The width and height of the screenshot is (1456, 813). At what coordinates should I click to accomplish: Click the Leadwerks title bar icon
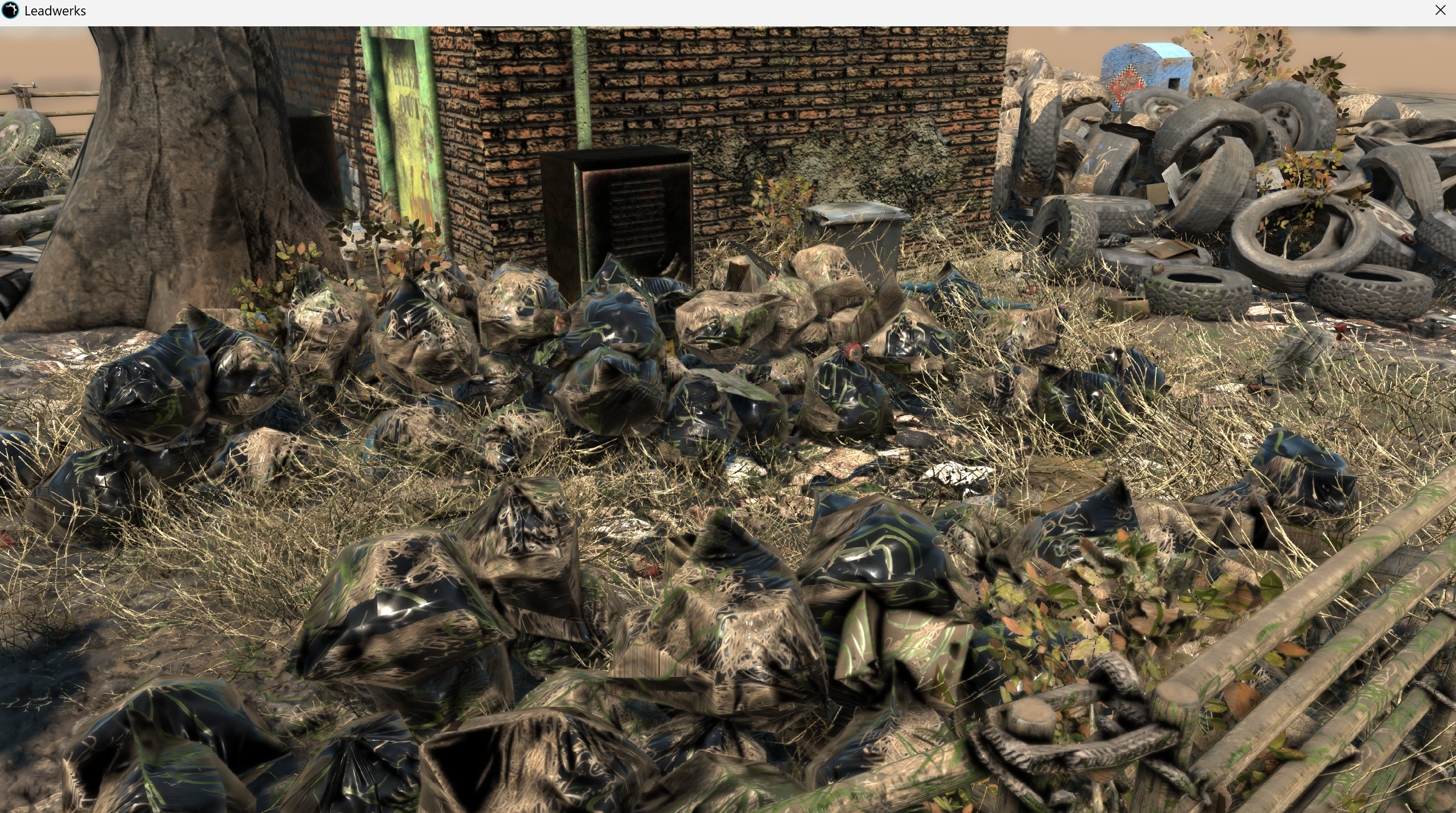(10, 10)
